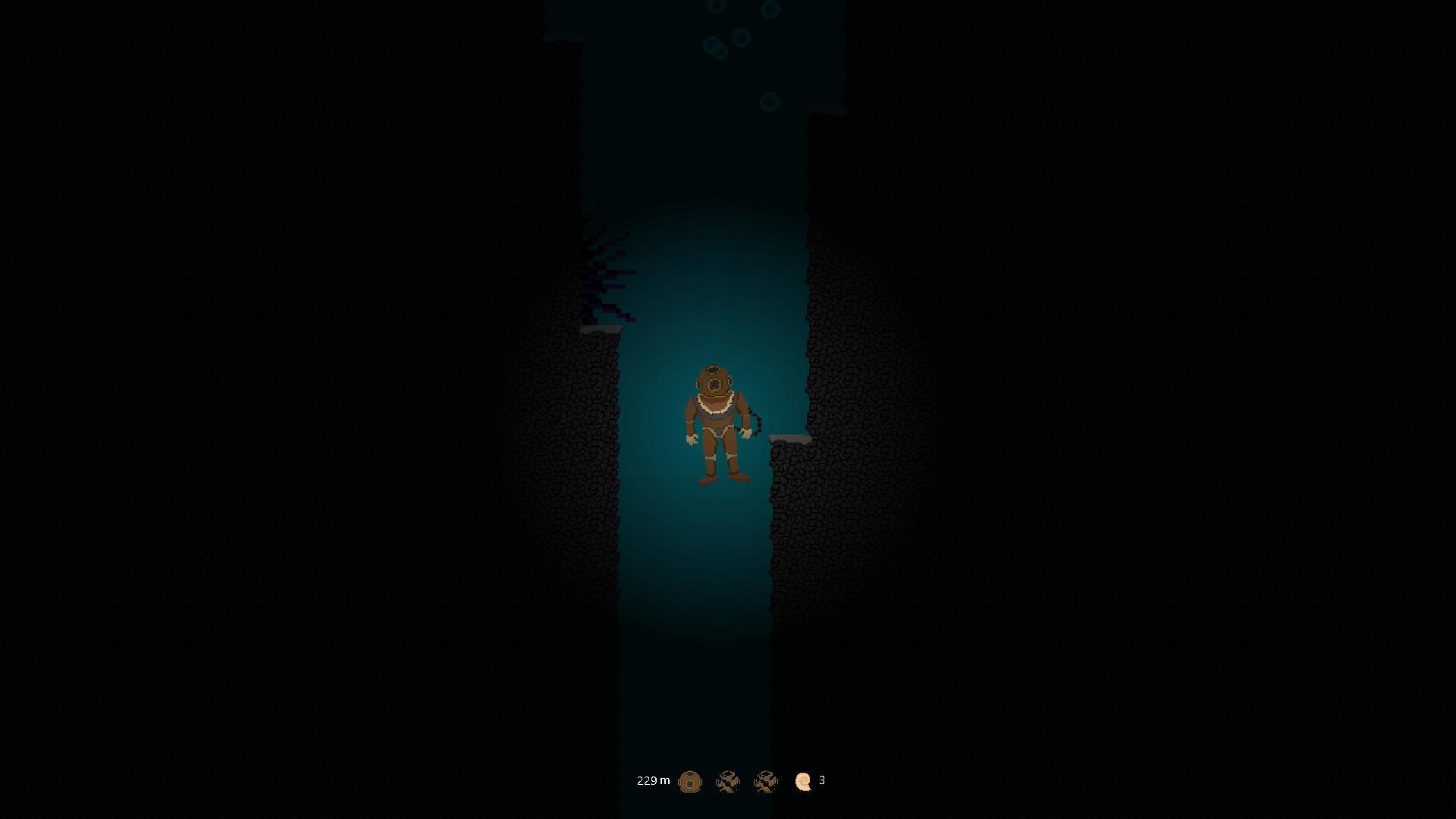Image resolution: width=1456 pixels, height=819 pixels.
Task: Select the 229 m depth readout
Action: [652, 780]
